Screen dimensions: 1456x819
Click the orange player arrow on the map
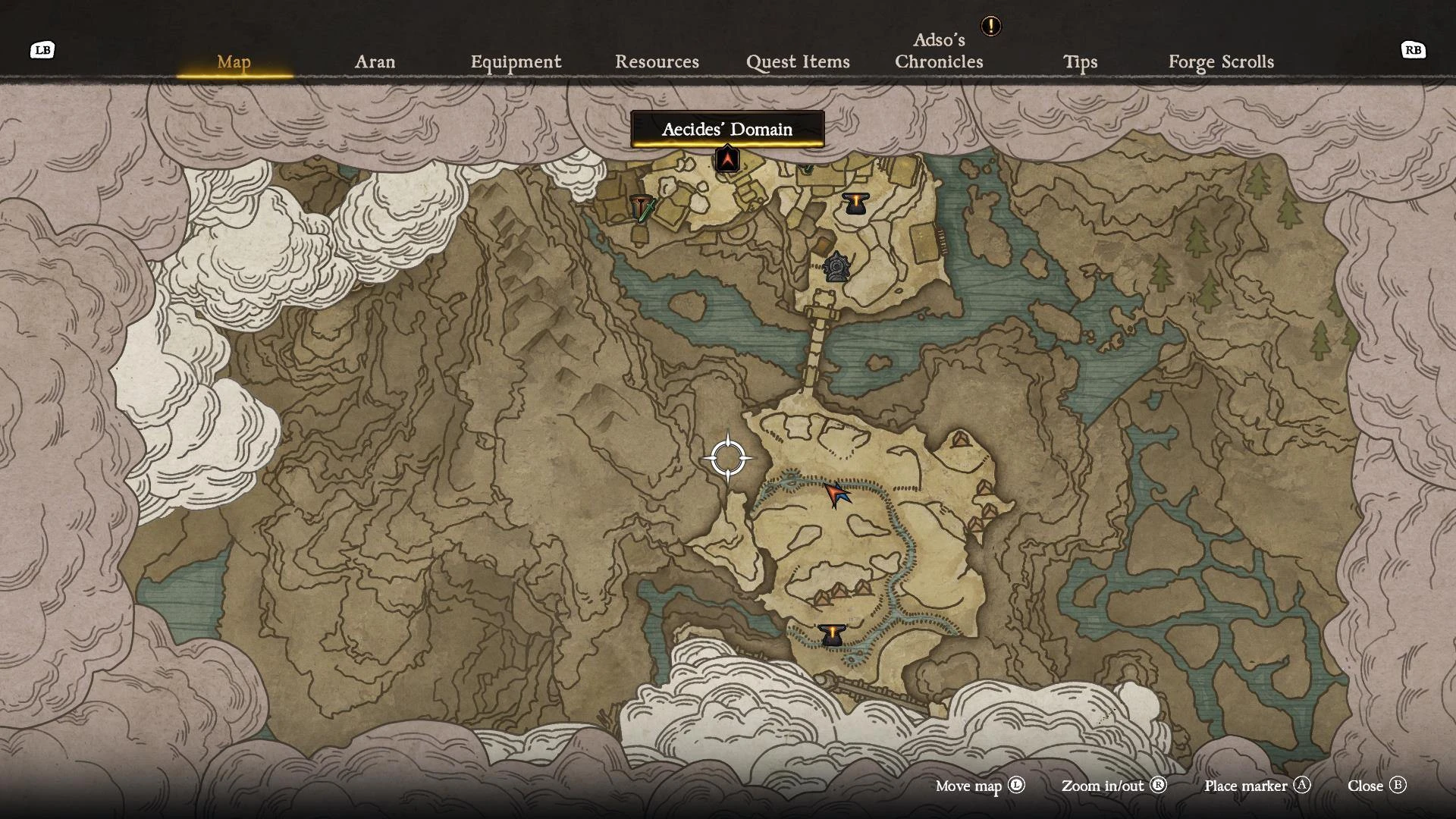pos(836,494)
